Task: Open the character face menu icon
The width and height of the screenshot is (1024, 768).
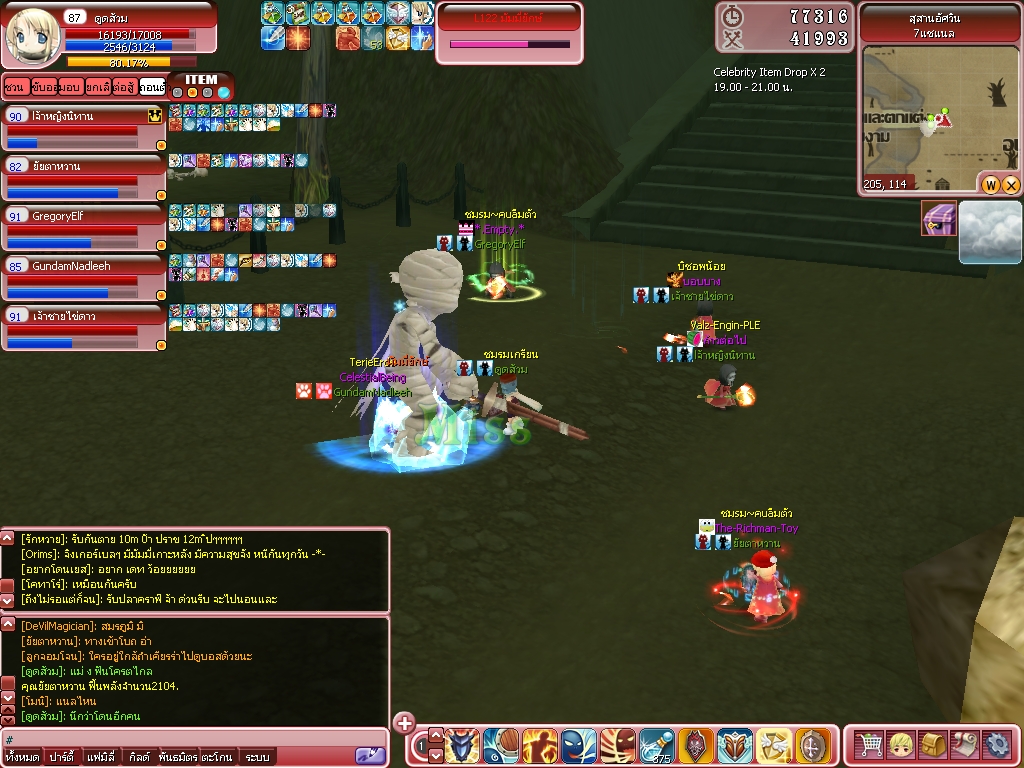Action: (x=902, y=745)
